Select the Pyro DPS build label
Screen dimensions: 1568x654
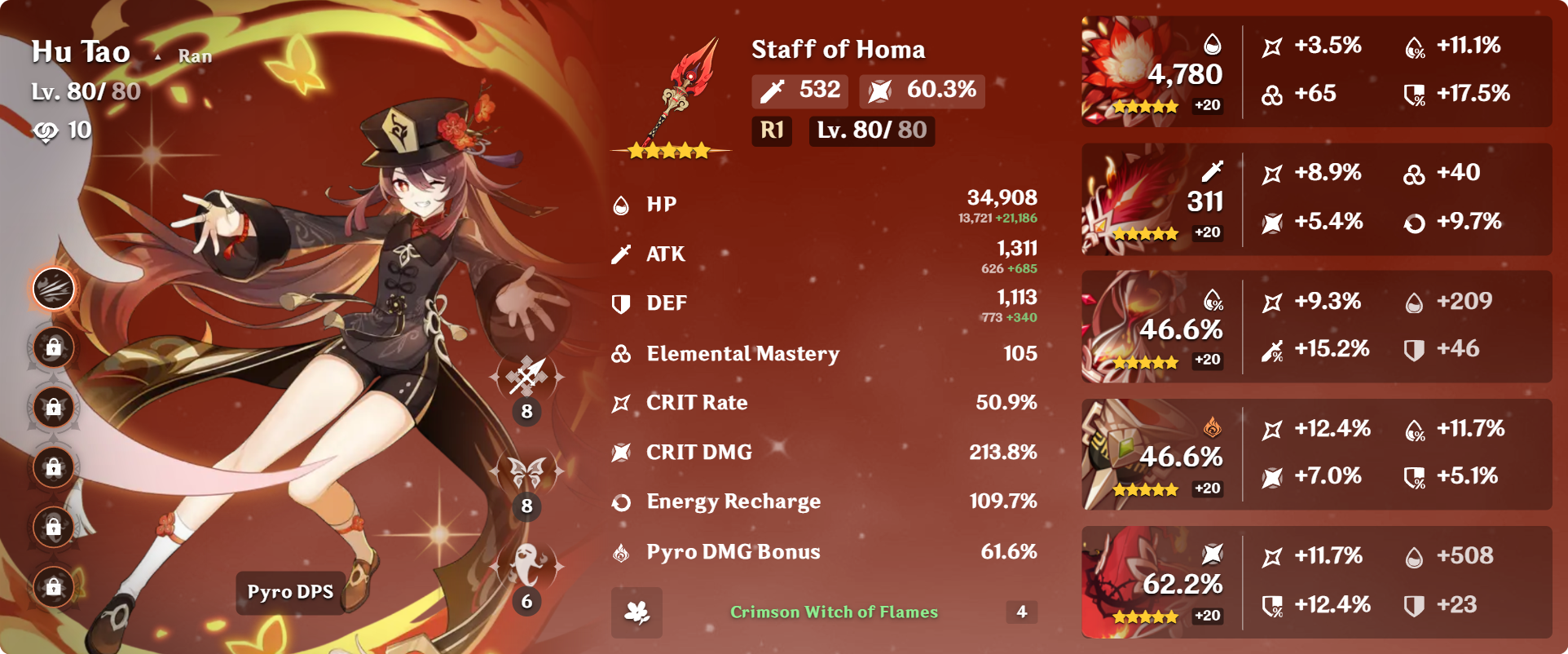[x=290, y=592]
